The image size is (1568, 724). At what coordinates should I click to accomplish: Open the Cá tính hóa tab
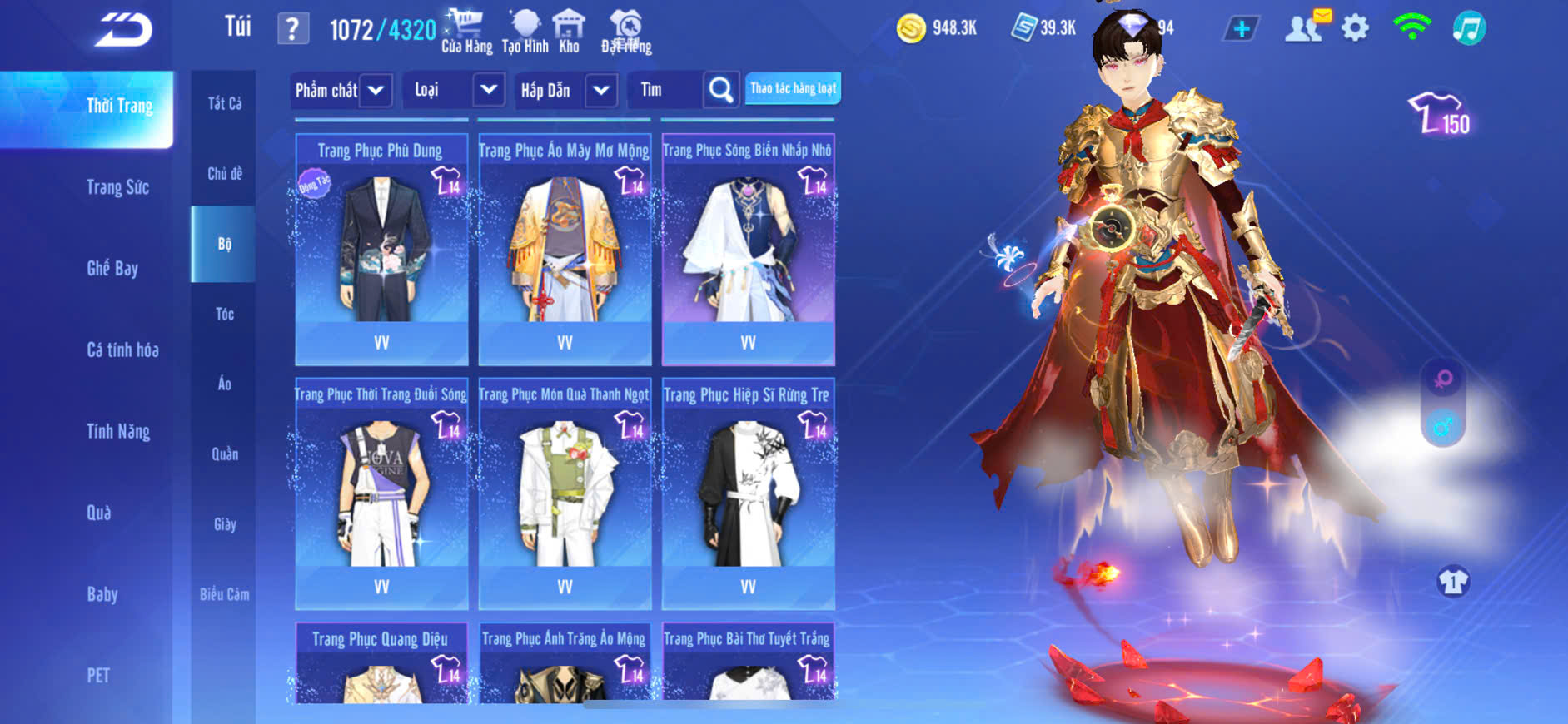point(122,350)
